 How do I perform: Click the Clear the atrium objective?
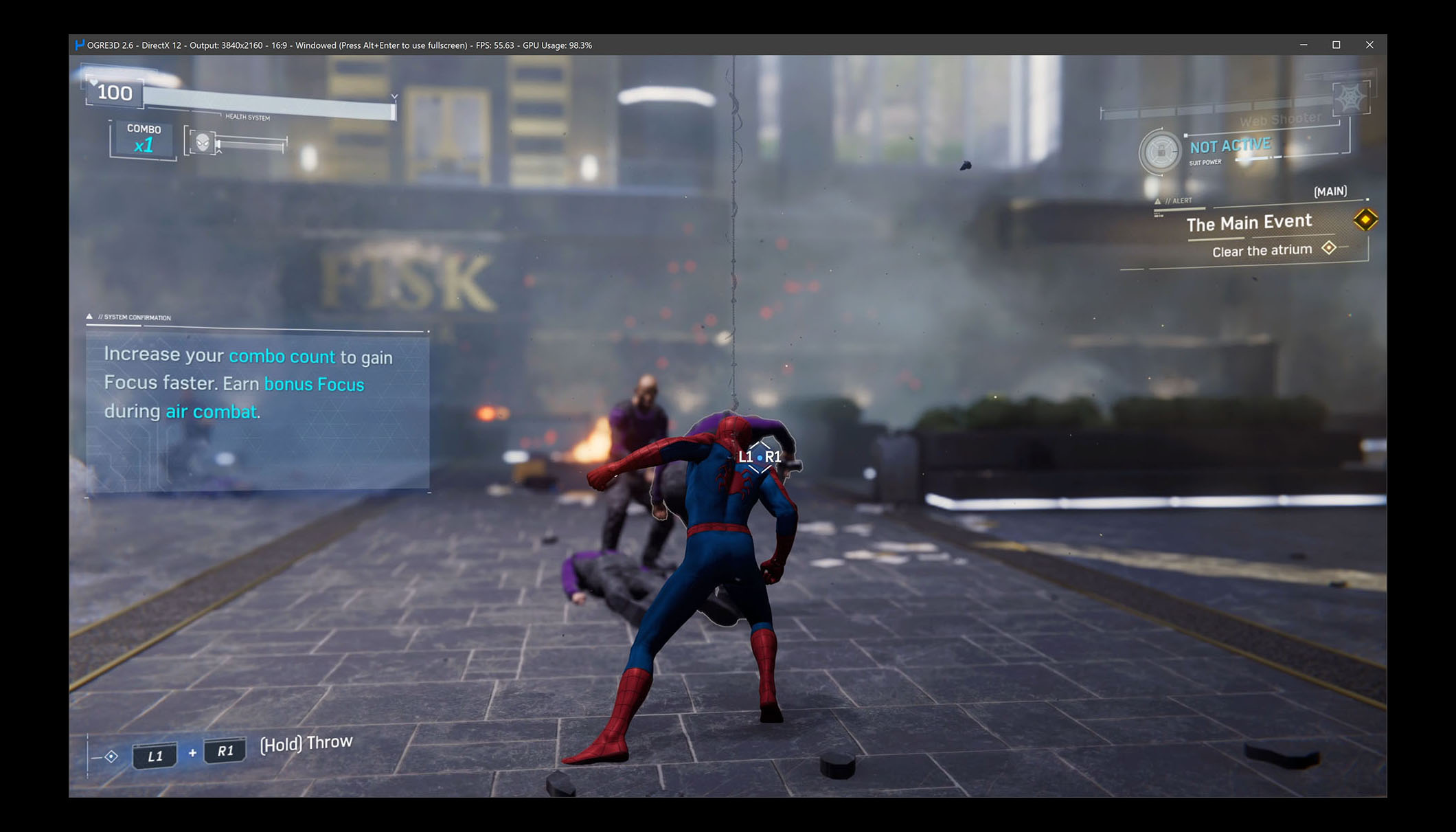[1262, 251]
